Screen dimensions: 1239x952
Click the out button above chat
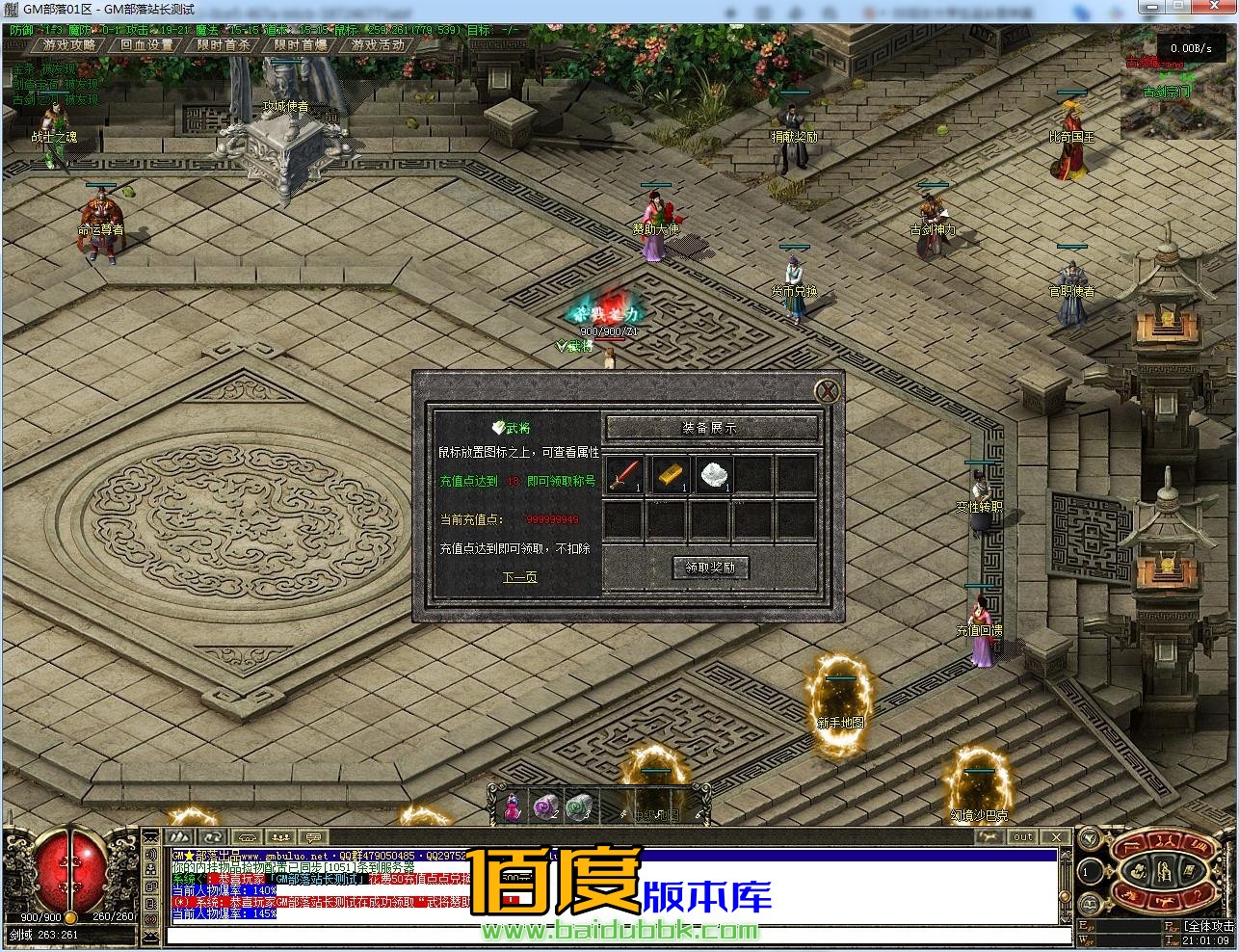pos(1023,836)
